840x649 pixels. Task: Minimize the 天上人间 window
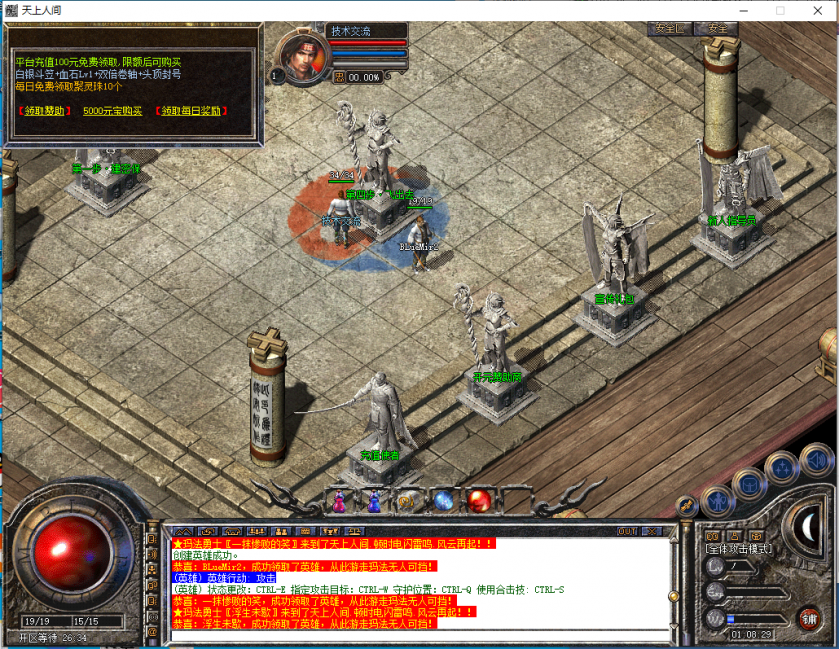745,10
